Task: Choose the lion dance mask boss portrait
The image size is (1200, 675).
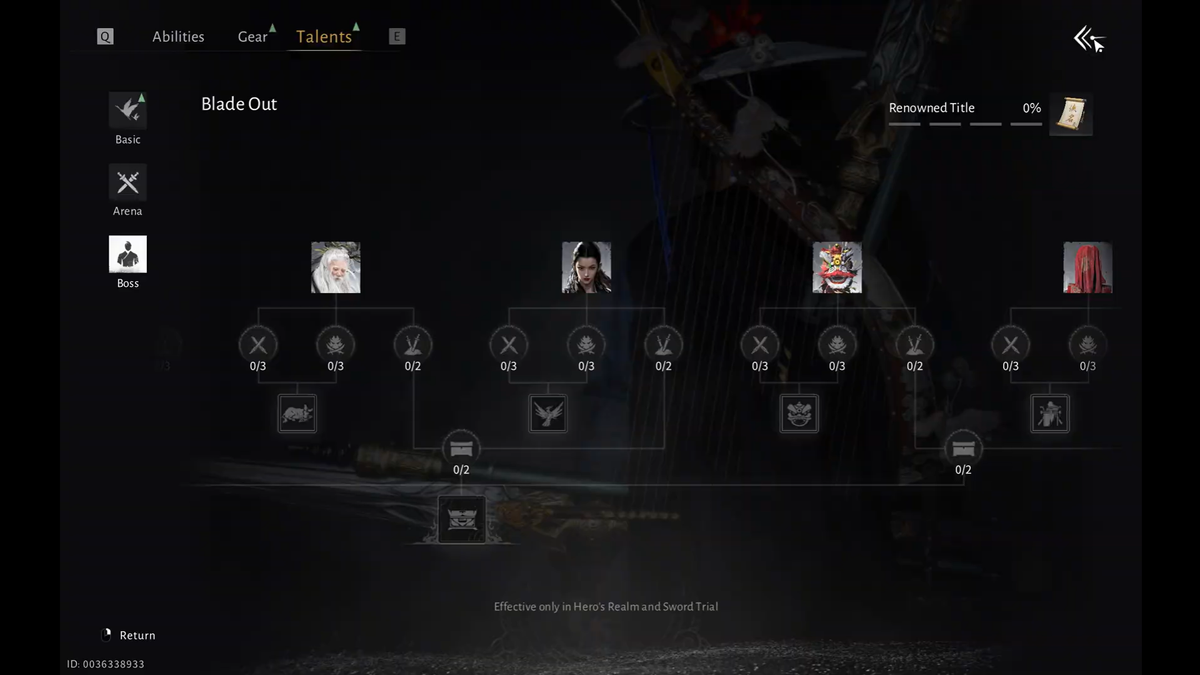Action: pyautogui.click(x=837, y=267)
